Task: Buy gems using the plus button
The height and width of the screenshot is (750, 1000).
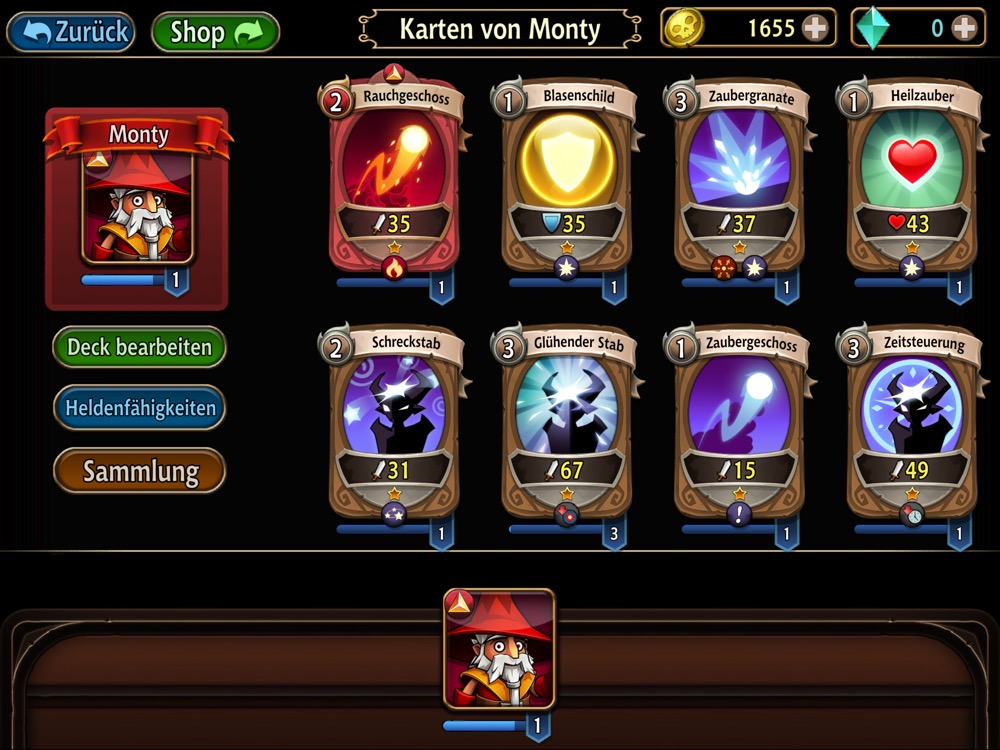Action: tap(964, 29)
